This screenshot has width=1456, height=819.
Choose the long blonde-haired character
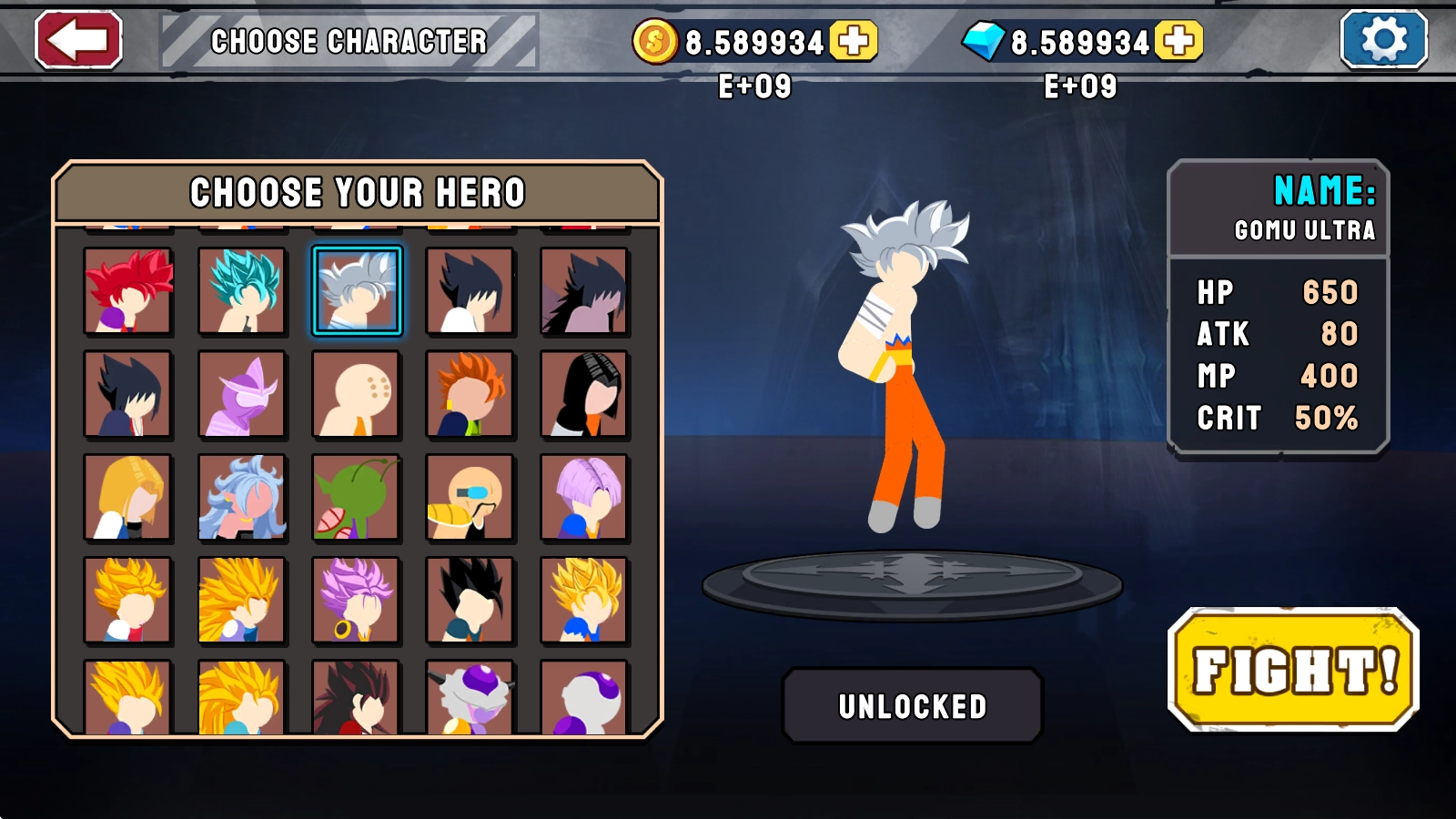tap(128, 498)
